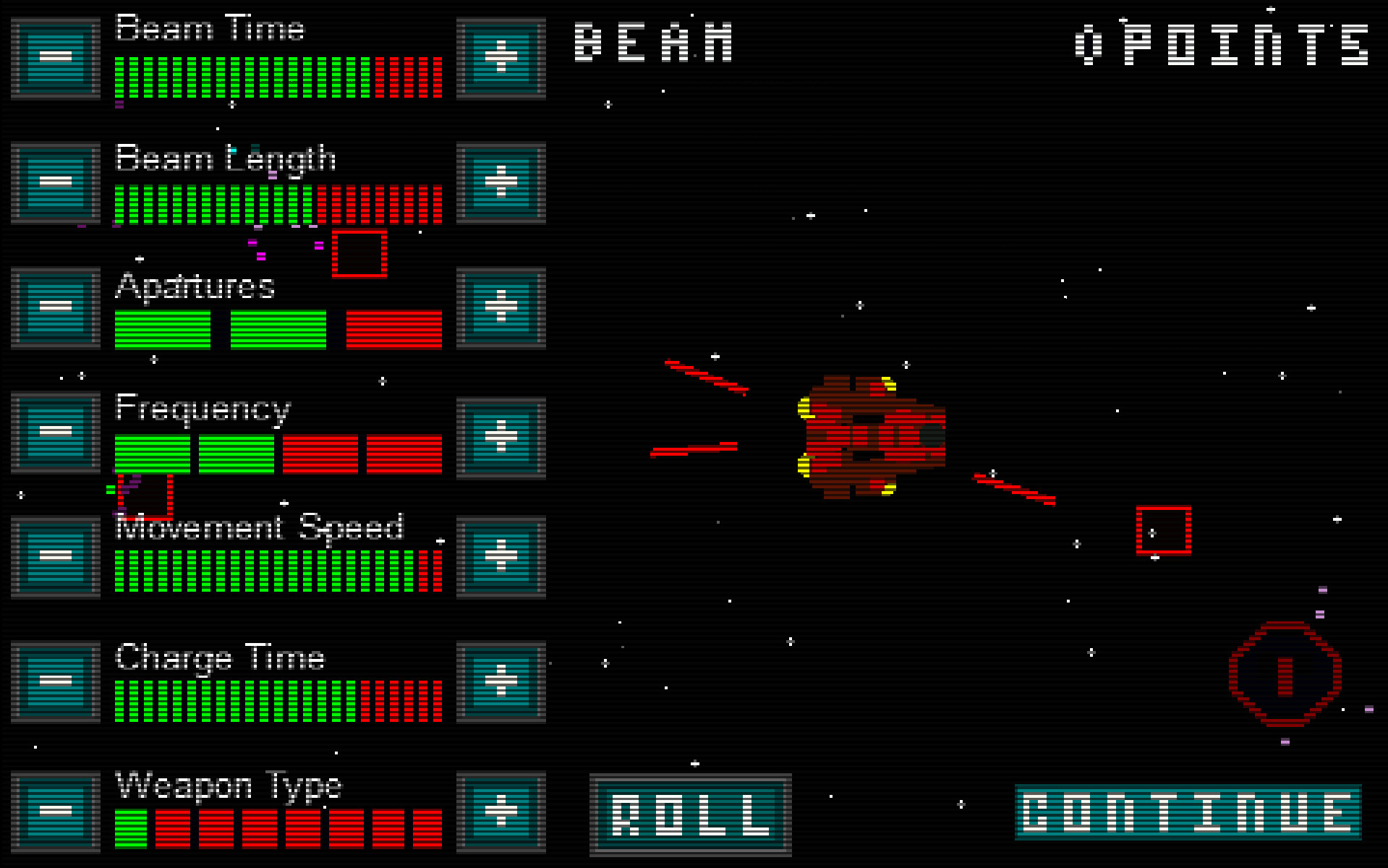This screenshot has height=868, width=1388.
Task: Click the small red target square in space
Action: click(x=1163, y=529)
